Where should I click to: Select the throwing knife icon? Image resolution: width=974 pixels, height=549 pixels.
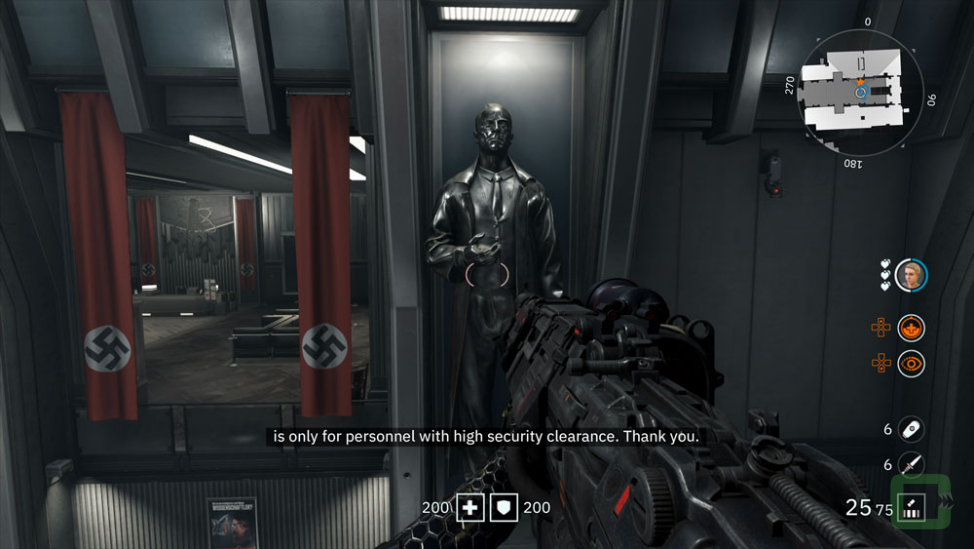(x=910, y=465)
